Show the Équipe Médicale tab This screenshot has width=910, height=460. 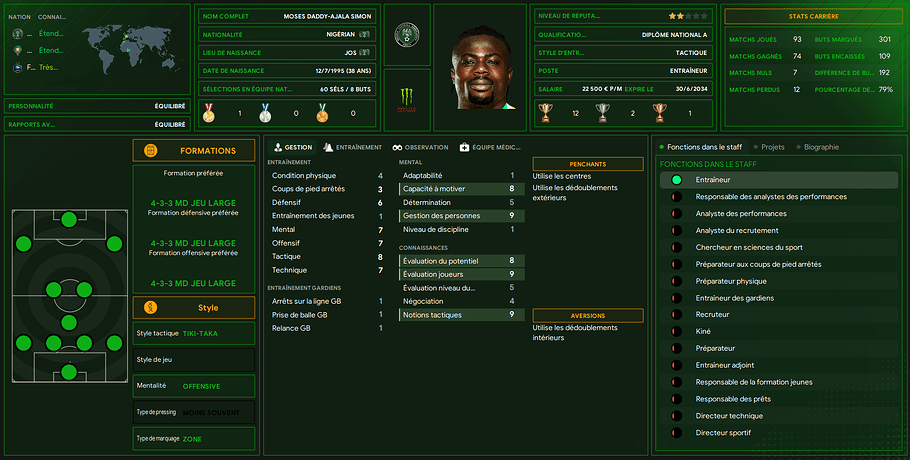pos(490,147)
